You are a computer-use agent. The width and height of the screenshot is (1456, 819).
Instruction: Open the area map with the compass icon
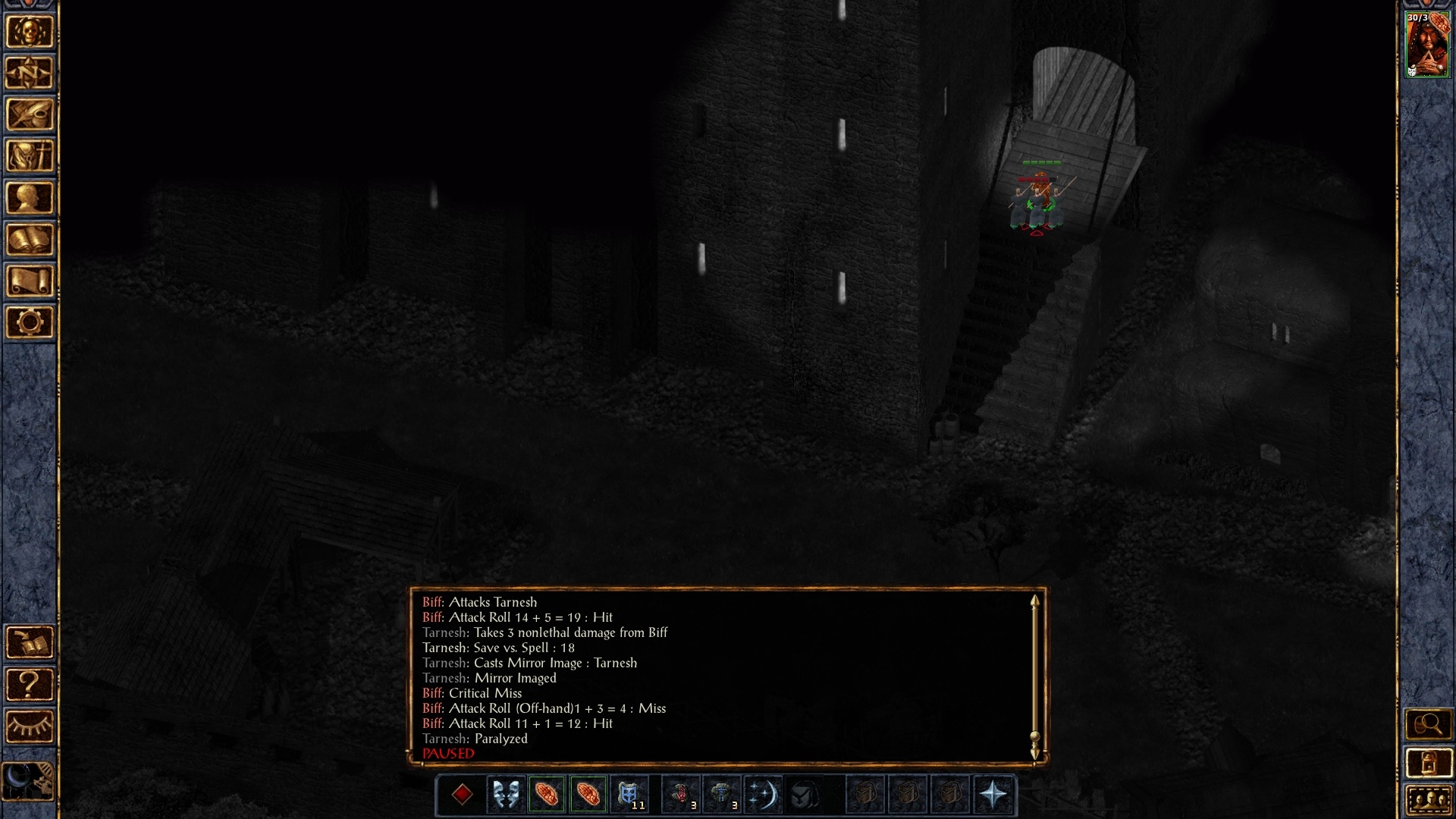(30, 74)
